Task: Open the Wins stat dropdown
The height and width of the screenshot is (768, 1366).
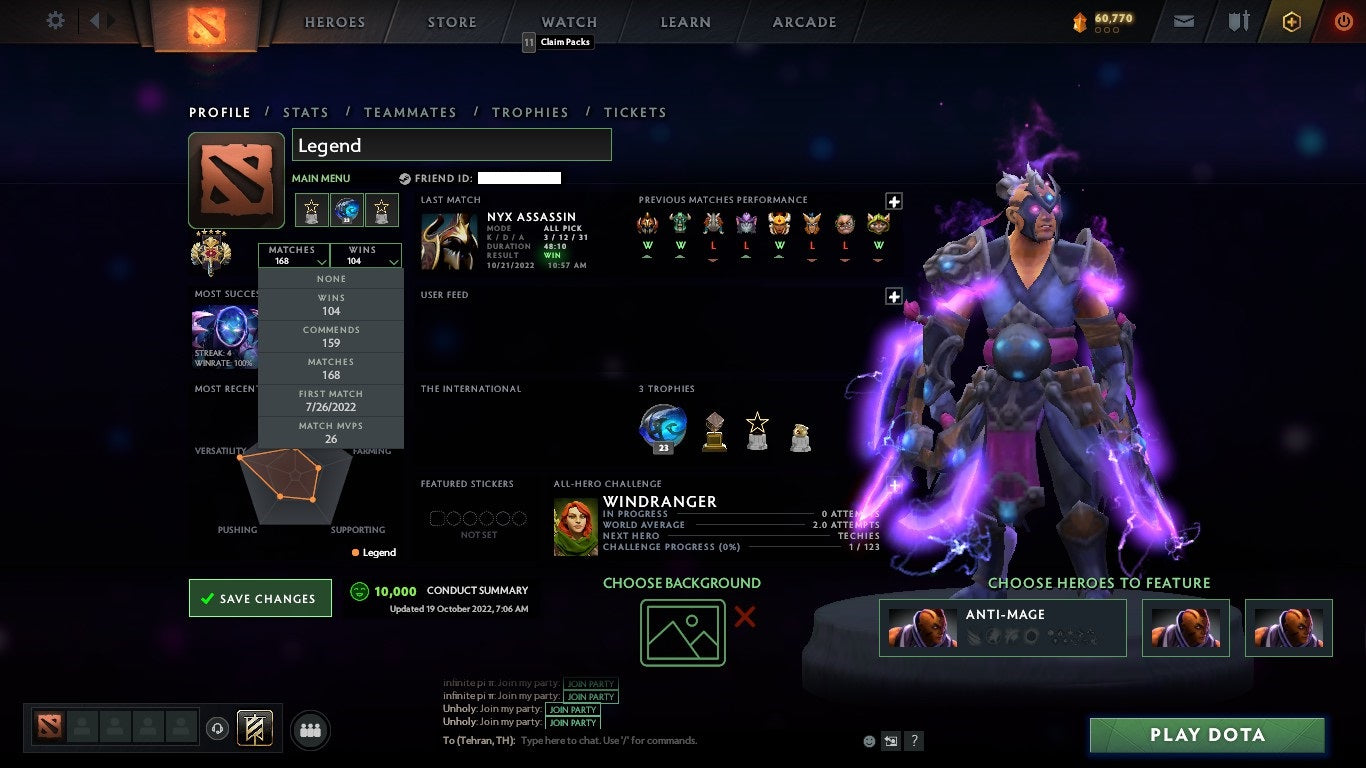Action: 366,256
